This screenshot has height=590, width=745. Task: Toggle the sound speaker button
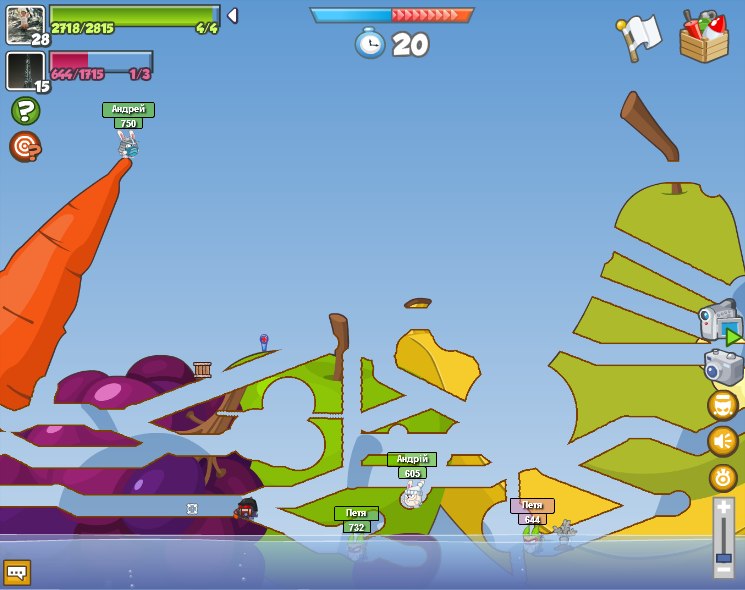723,441
